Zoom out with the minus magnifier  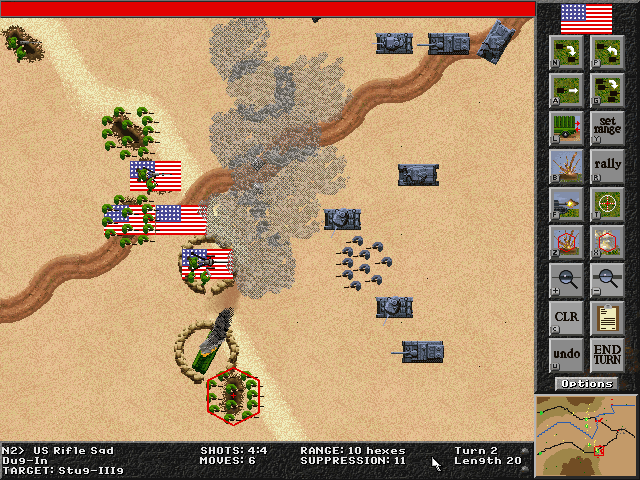pyautogui.click(x=607, y=280)
